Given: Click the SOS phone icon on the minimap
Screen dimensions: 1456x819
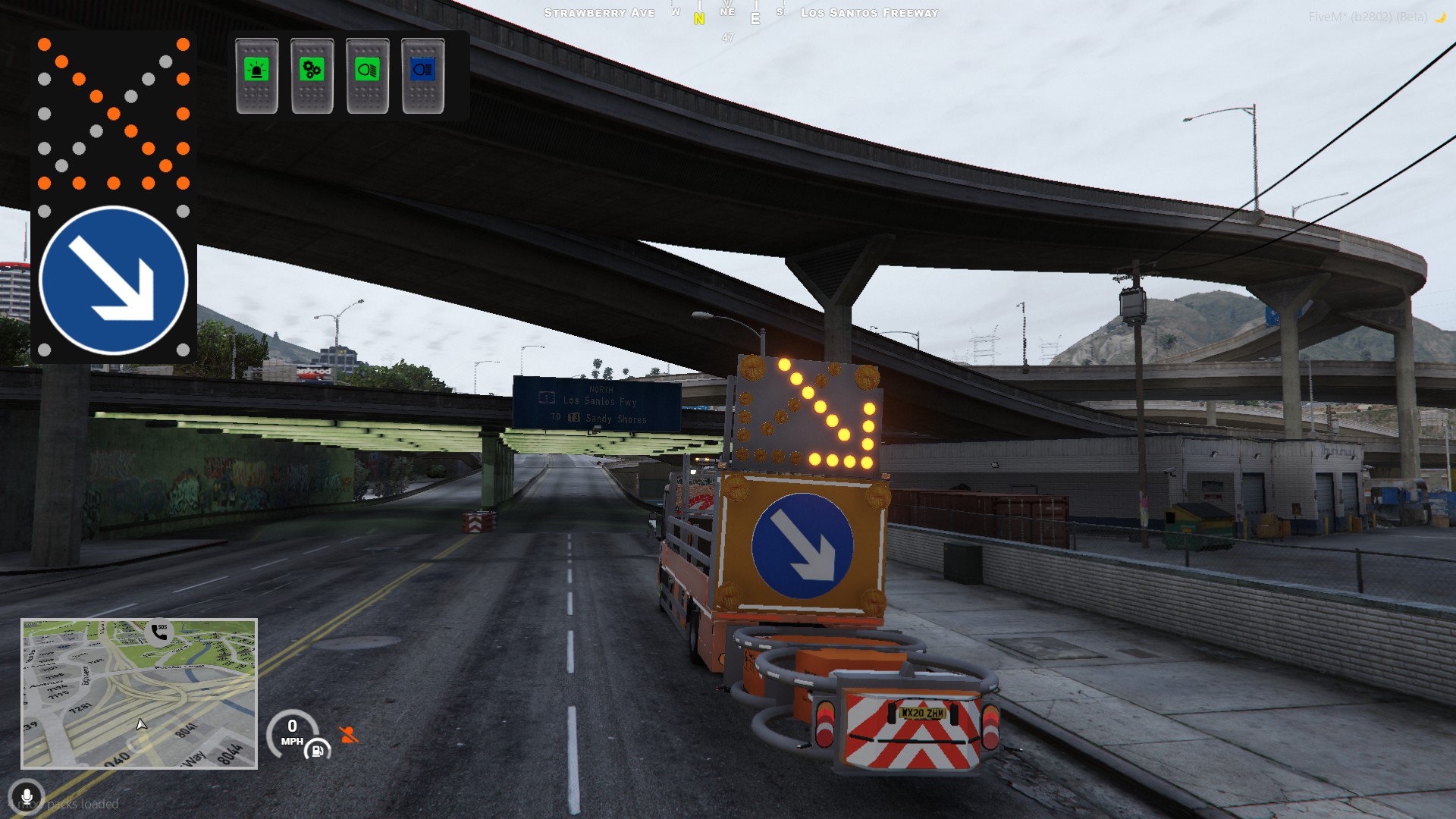Looking at the screenshot, I should pyautogui.click(x=160, y=632).
